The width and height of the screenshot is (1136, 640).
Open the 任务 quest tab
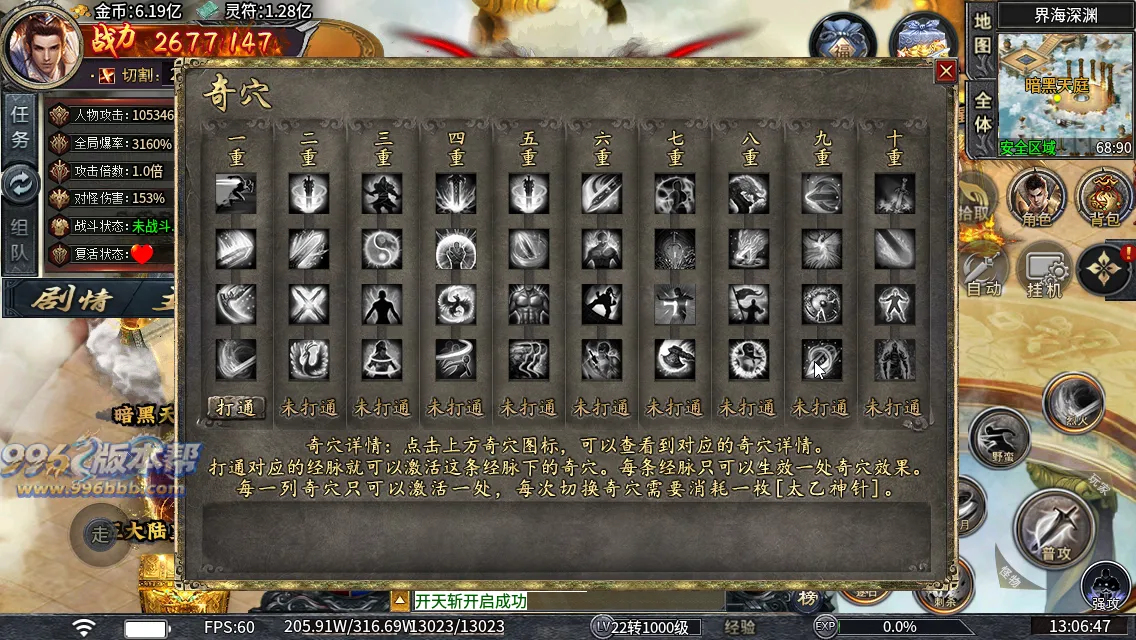20,126
